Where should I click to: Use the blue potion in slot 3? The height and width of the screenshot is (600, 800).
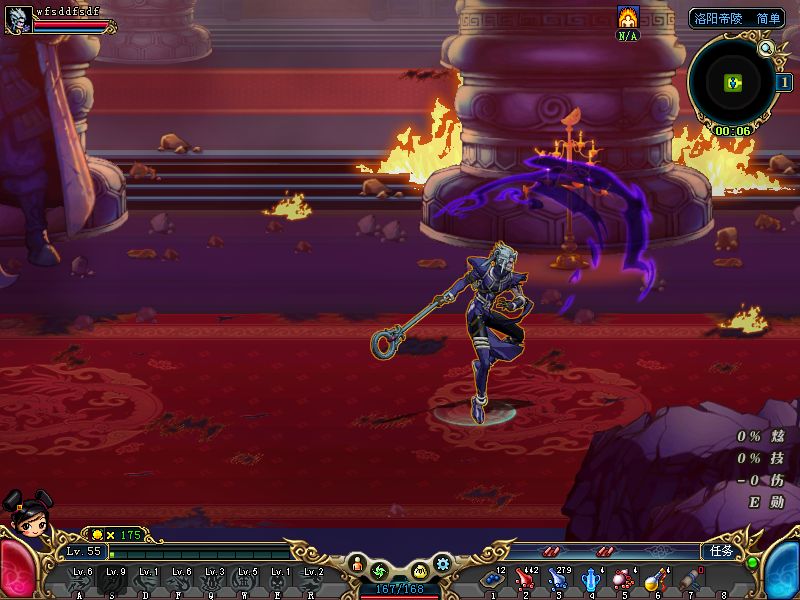click(558, 580)
